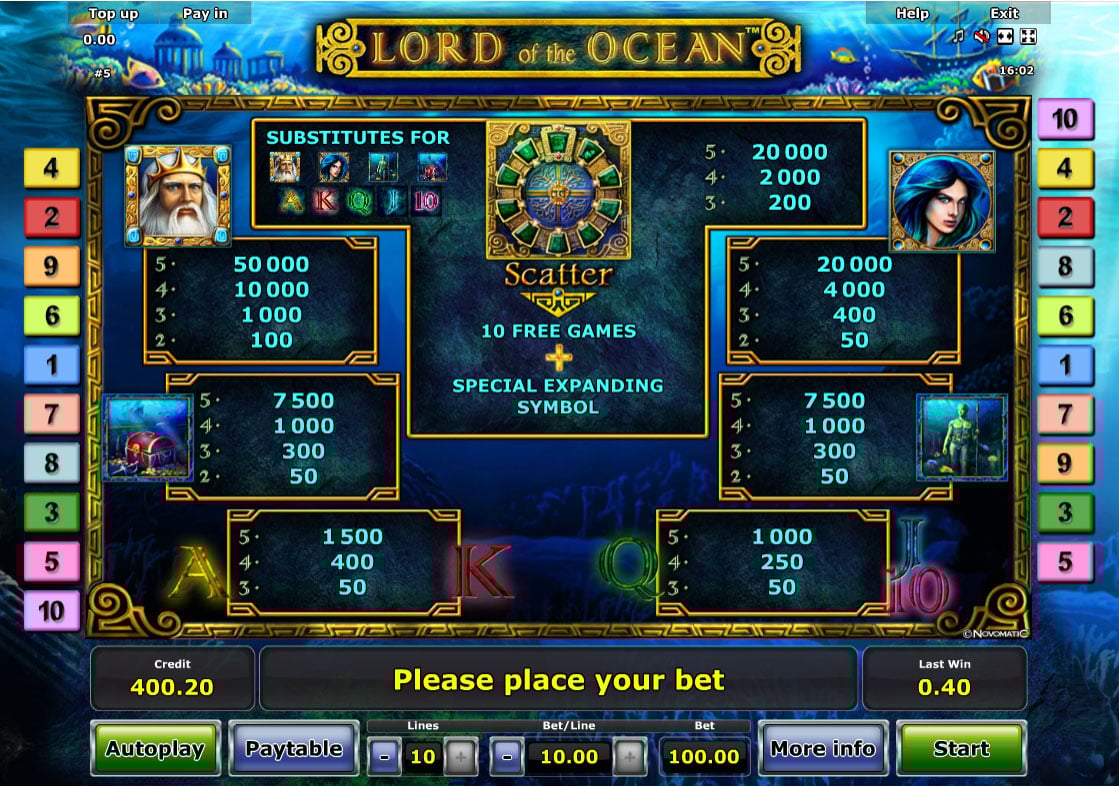
Task: Open the Top up option
Action: 114,13
